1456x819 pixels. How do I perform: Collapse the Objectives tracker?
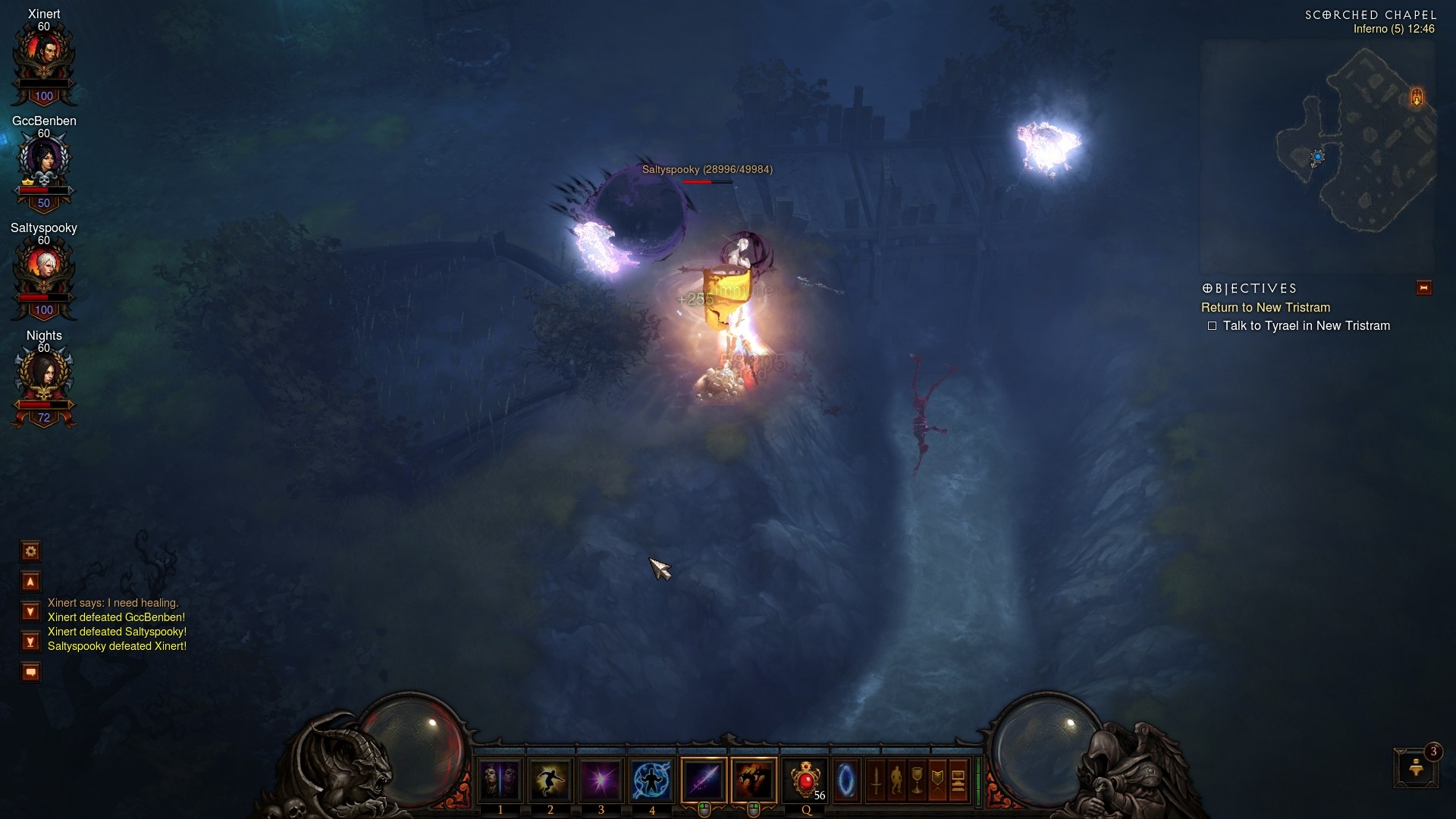[x=1423, y=288]
